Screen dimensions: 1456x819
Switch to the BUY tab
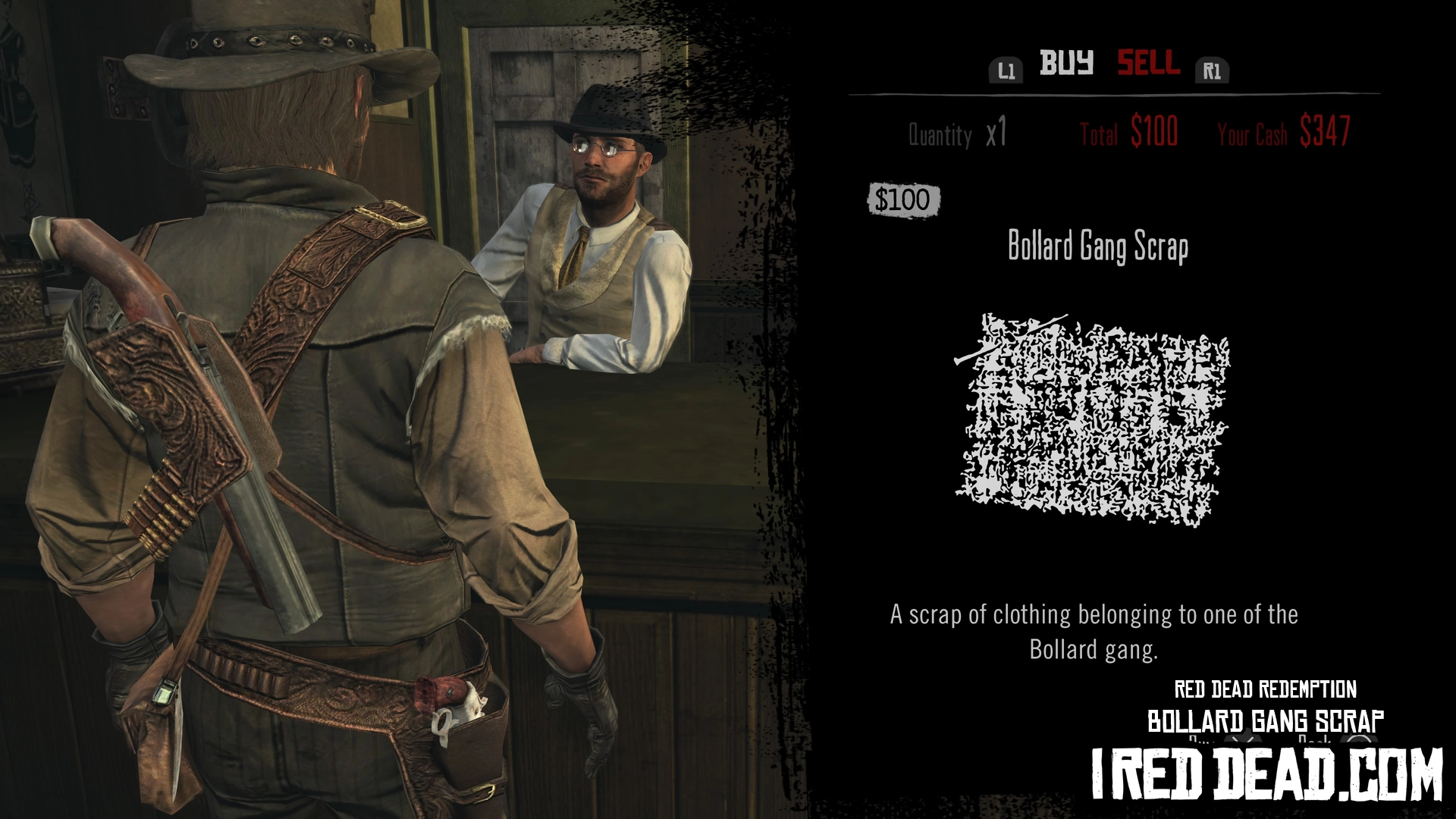pos(1065,63)
